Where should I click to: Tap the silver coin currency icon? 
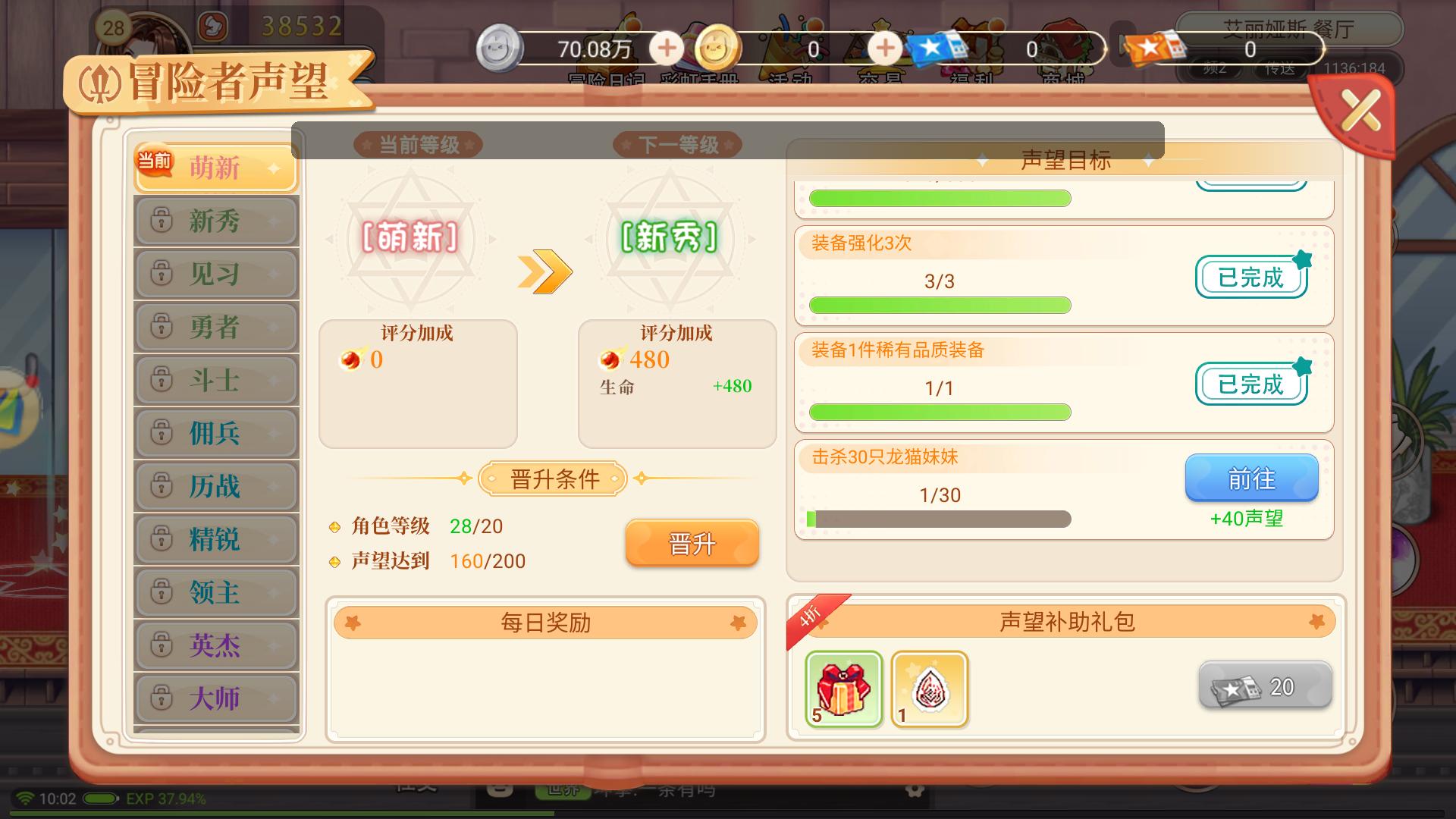click(500, 47)
